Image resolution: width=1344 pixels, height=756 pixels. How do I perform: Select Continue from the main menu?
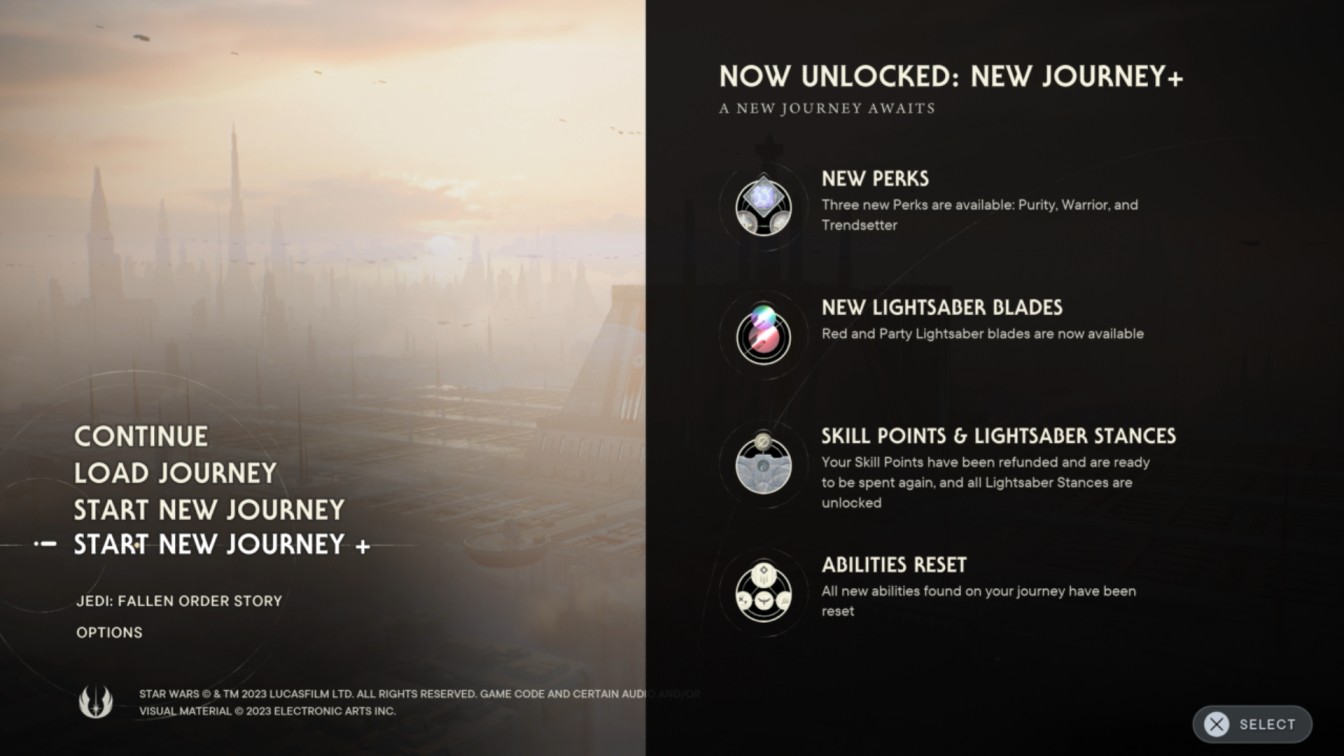click(140, 436)
